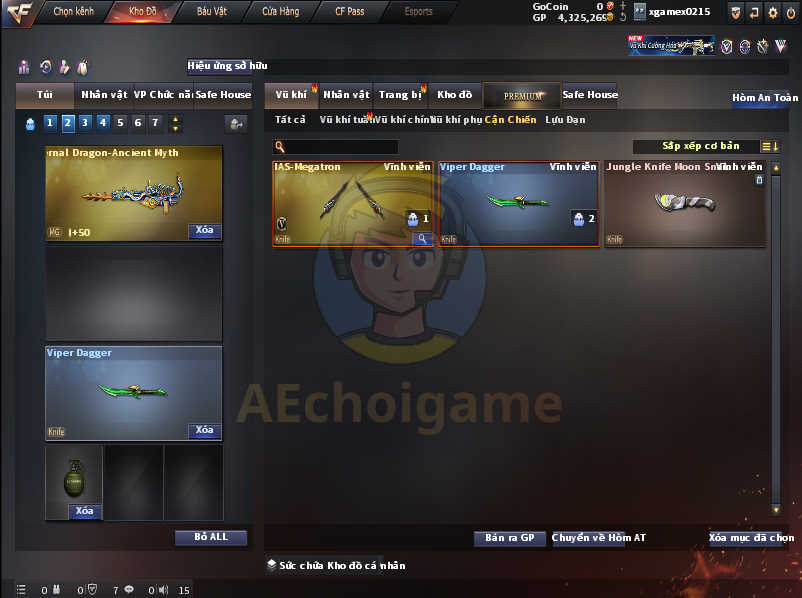This screenshot has width=802, height=598.
Task: Show the Lựu Đạn weapon filter
Action: [565, 120]
